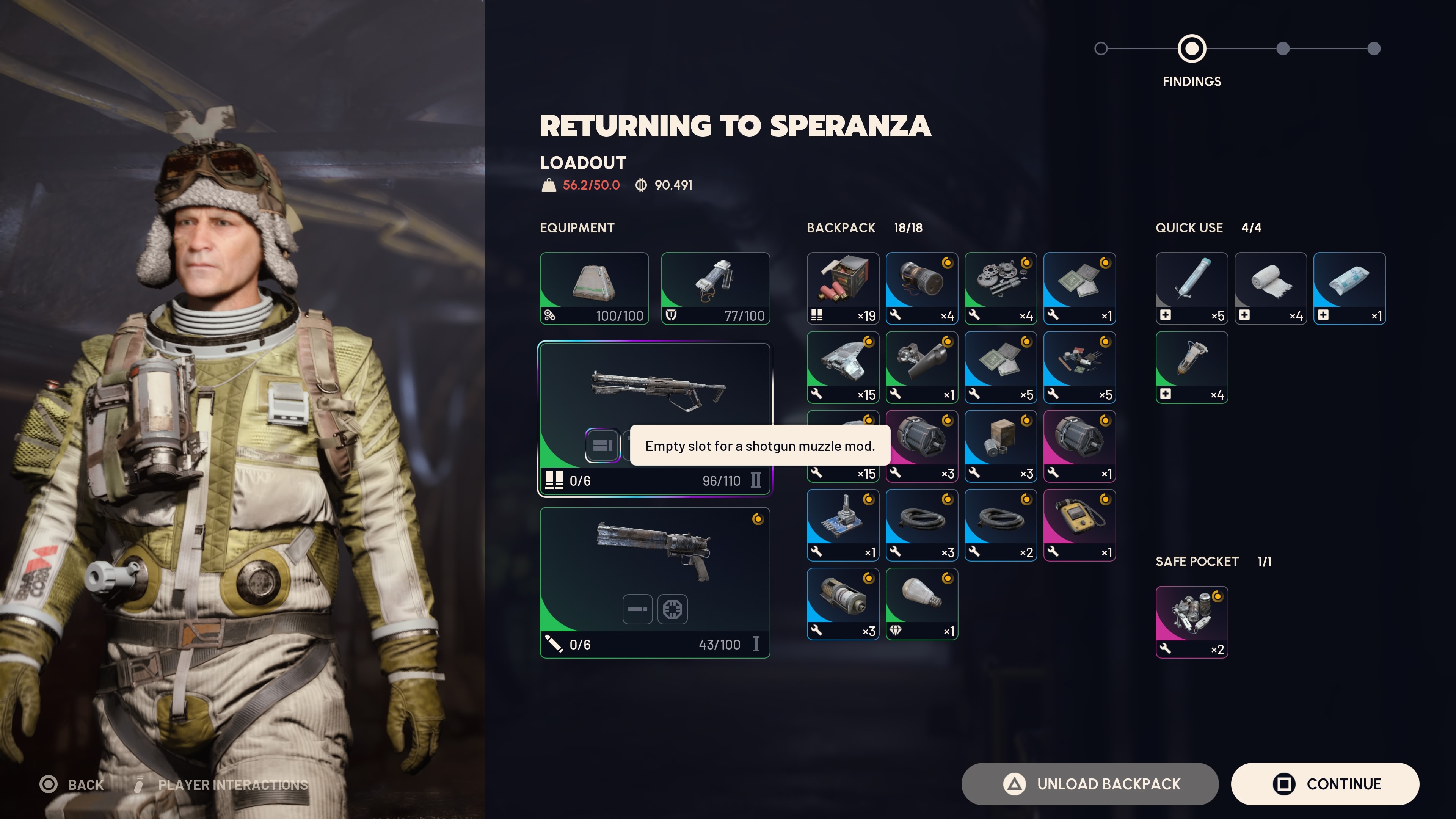
Task: Select the joystick sensor component item
Action: pos(843,524)
